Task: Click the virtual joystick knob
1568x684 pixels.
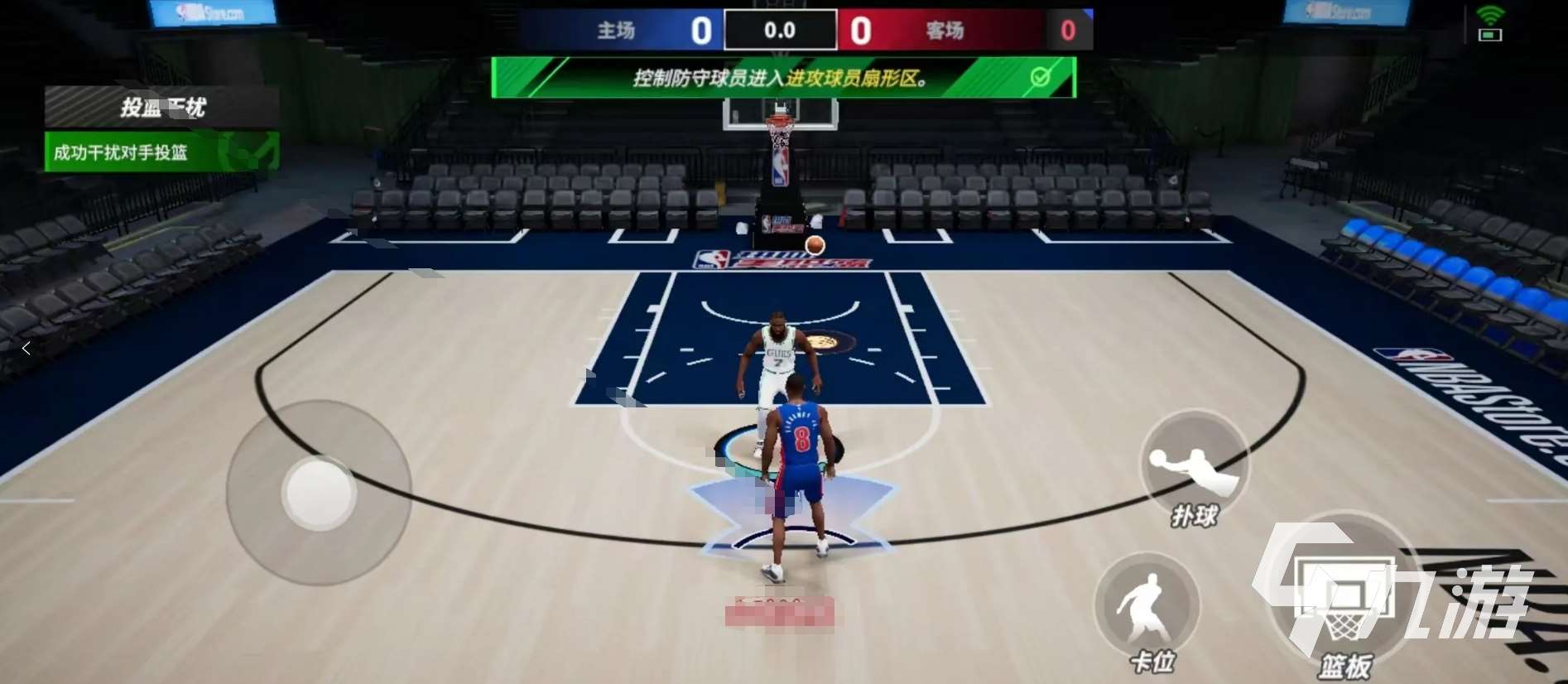Action: tap(319, 493)
